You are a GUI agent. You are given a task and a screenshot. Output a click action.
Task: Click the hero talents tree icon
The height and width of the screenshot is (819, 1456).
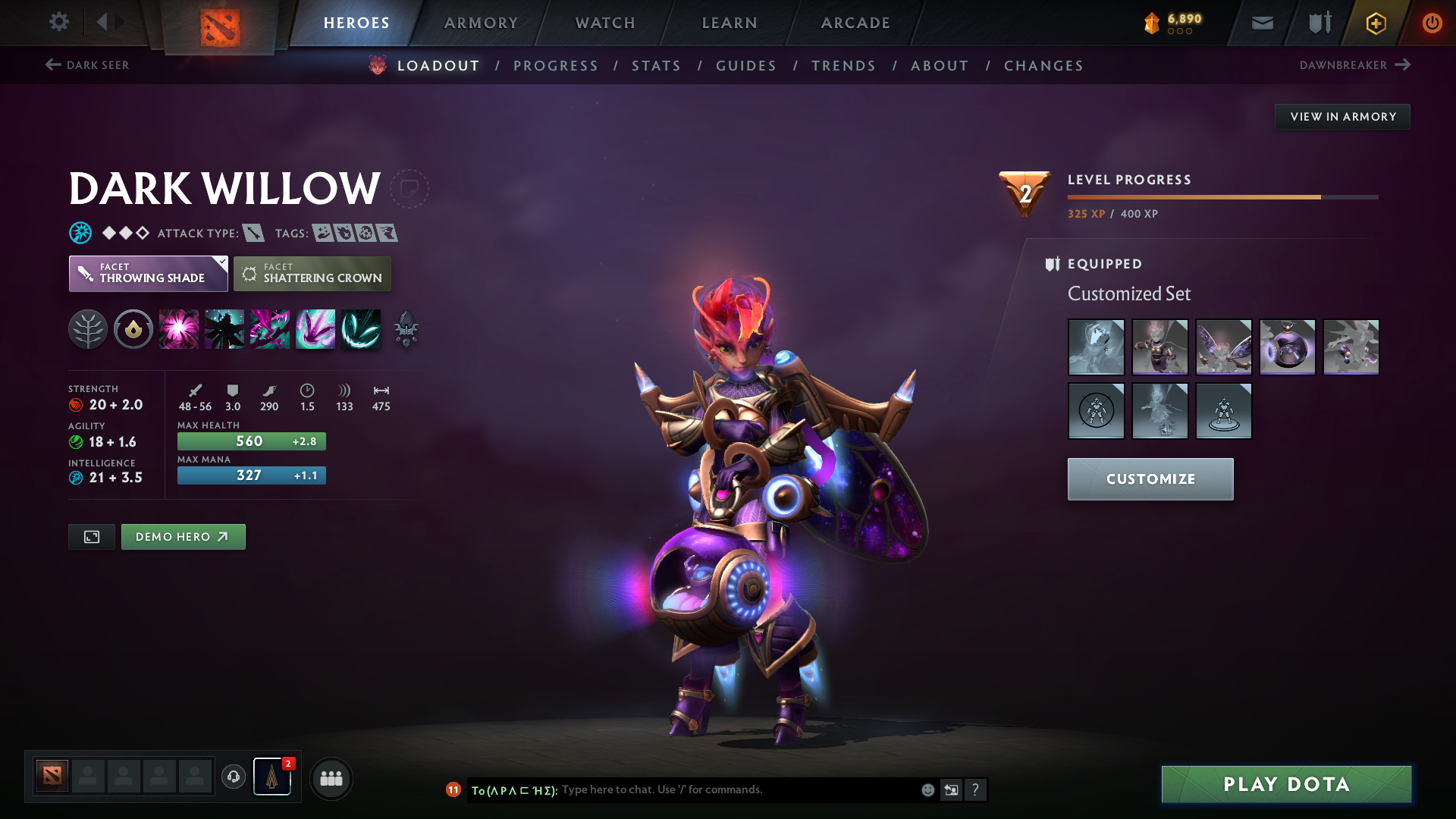pyautogui.click(x=88, y=328)
